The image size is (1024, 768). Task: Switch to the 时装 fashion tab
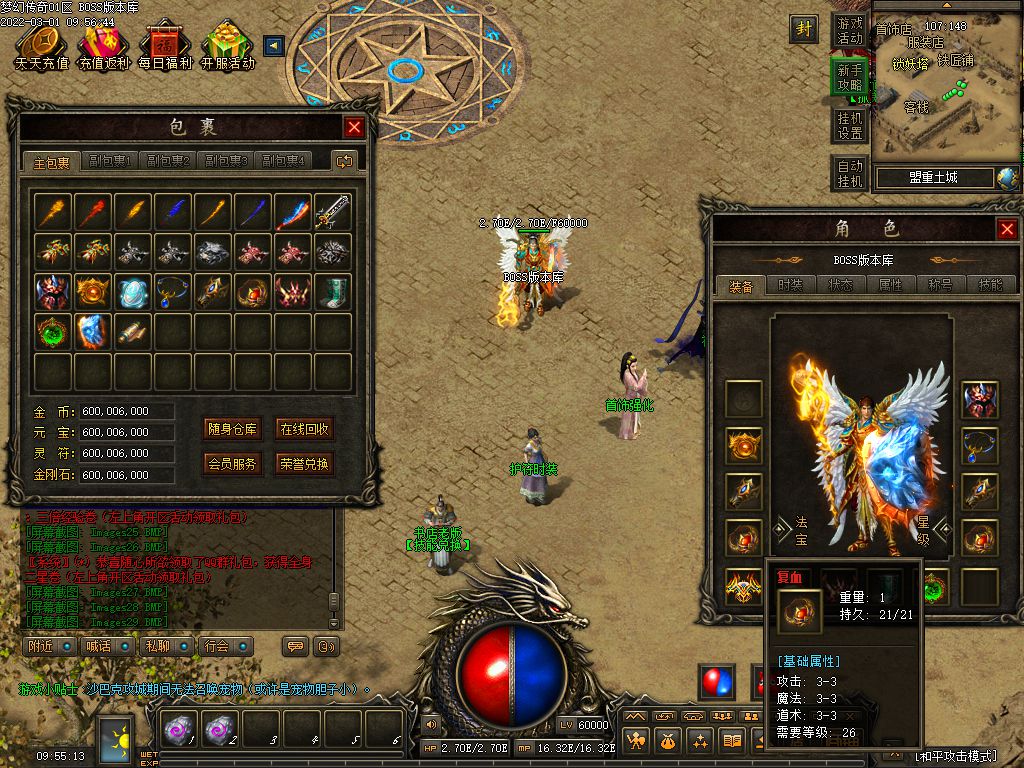click(790, 285)
